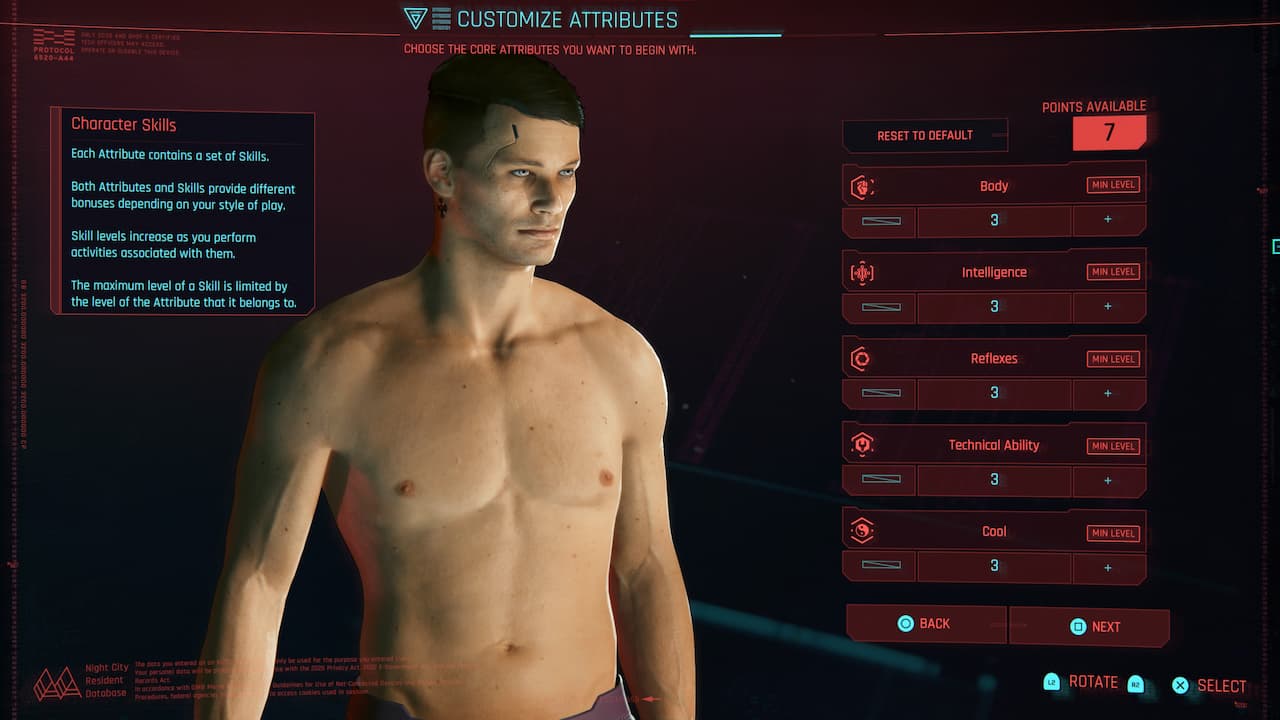Raise the Reflexes attribute
Viewport: 1280px width, 720px height.
(1108, 393)
